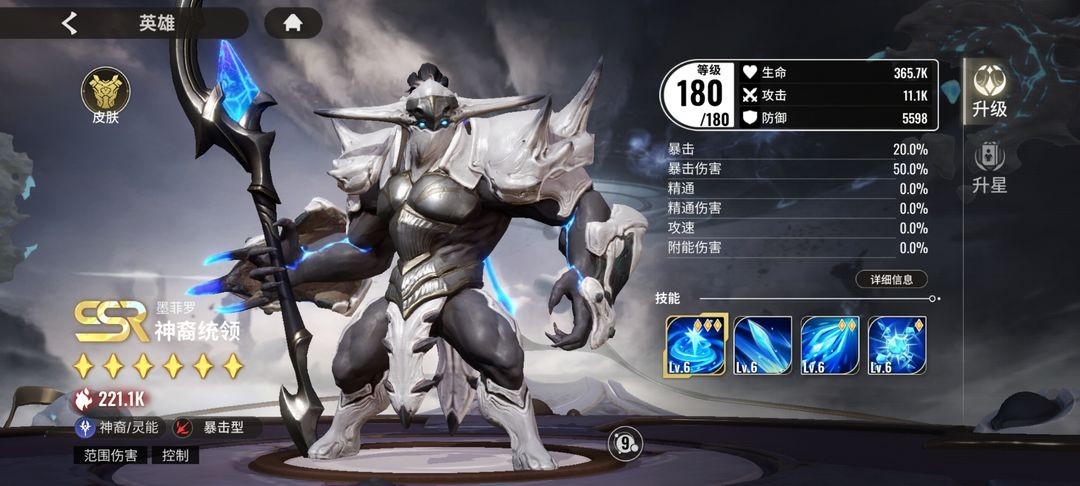Switch to the 升级 level-up tab

click(989, 91)
